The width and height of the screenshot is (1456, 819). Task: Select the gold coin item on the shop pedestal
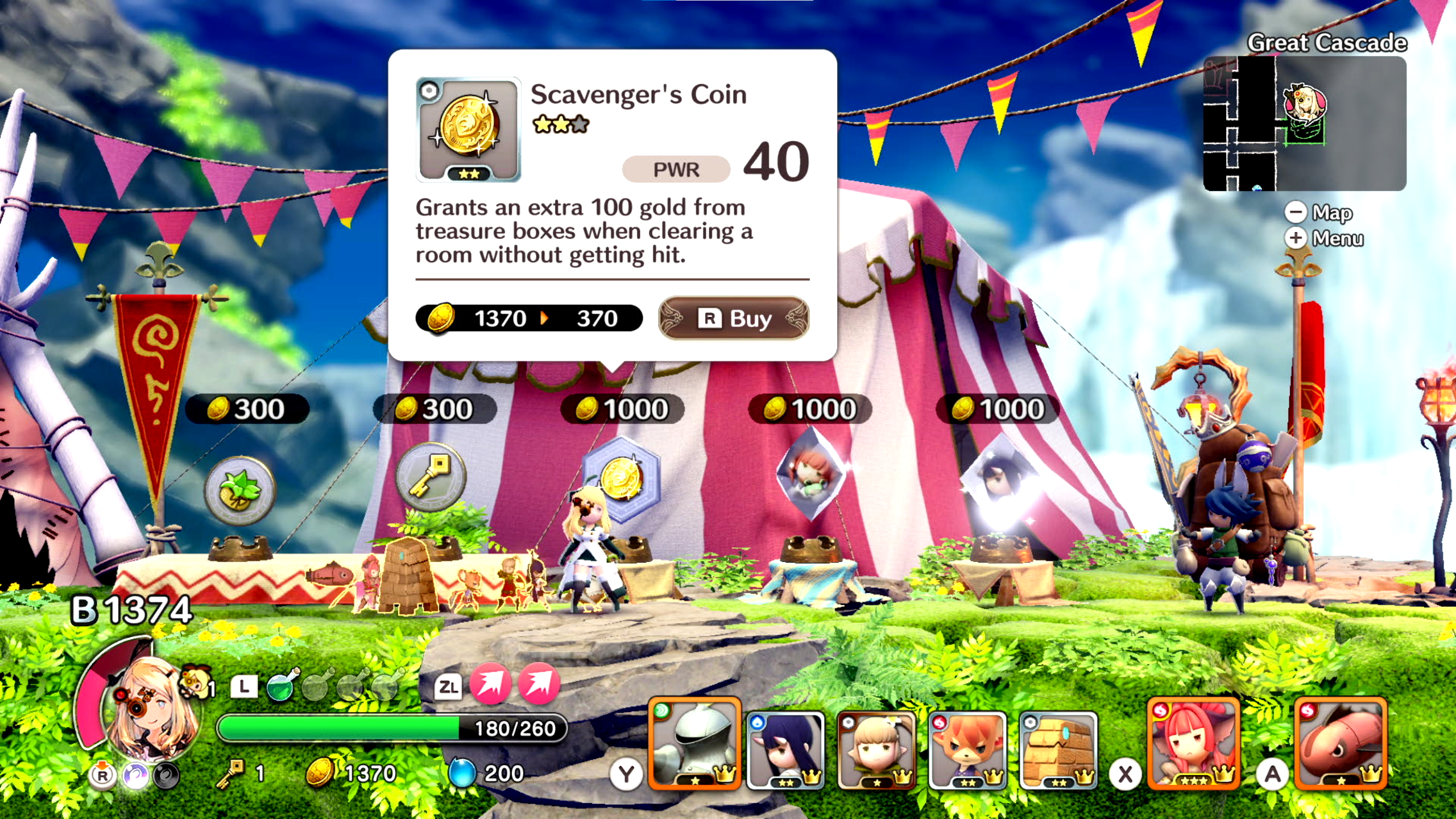pos(622,479)
